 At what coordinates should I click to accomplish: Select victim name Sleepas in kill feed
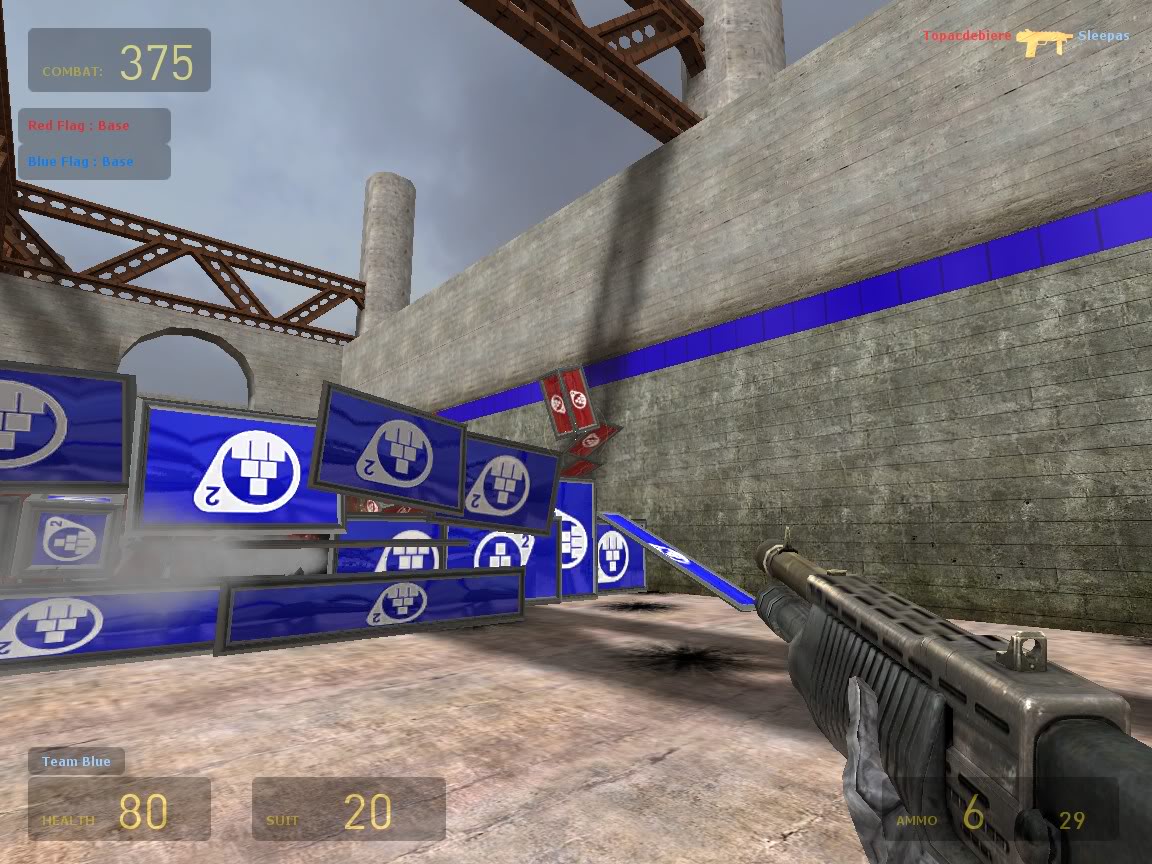point(1103,37)
